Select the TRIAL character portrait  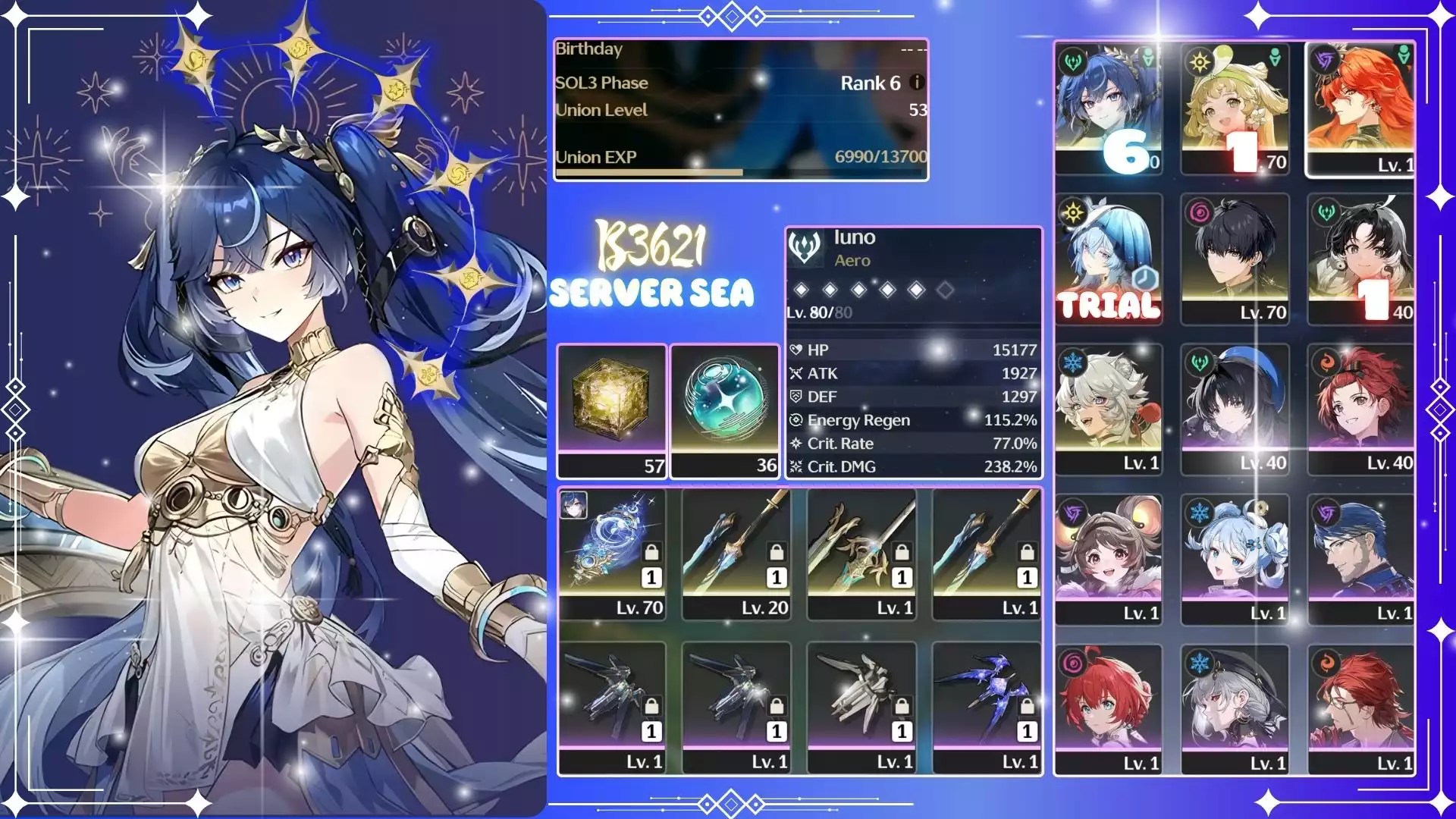[1108, 258]
